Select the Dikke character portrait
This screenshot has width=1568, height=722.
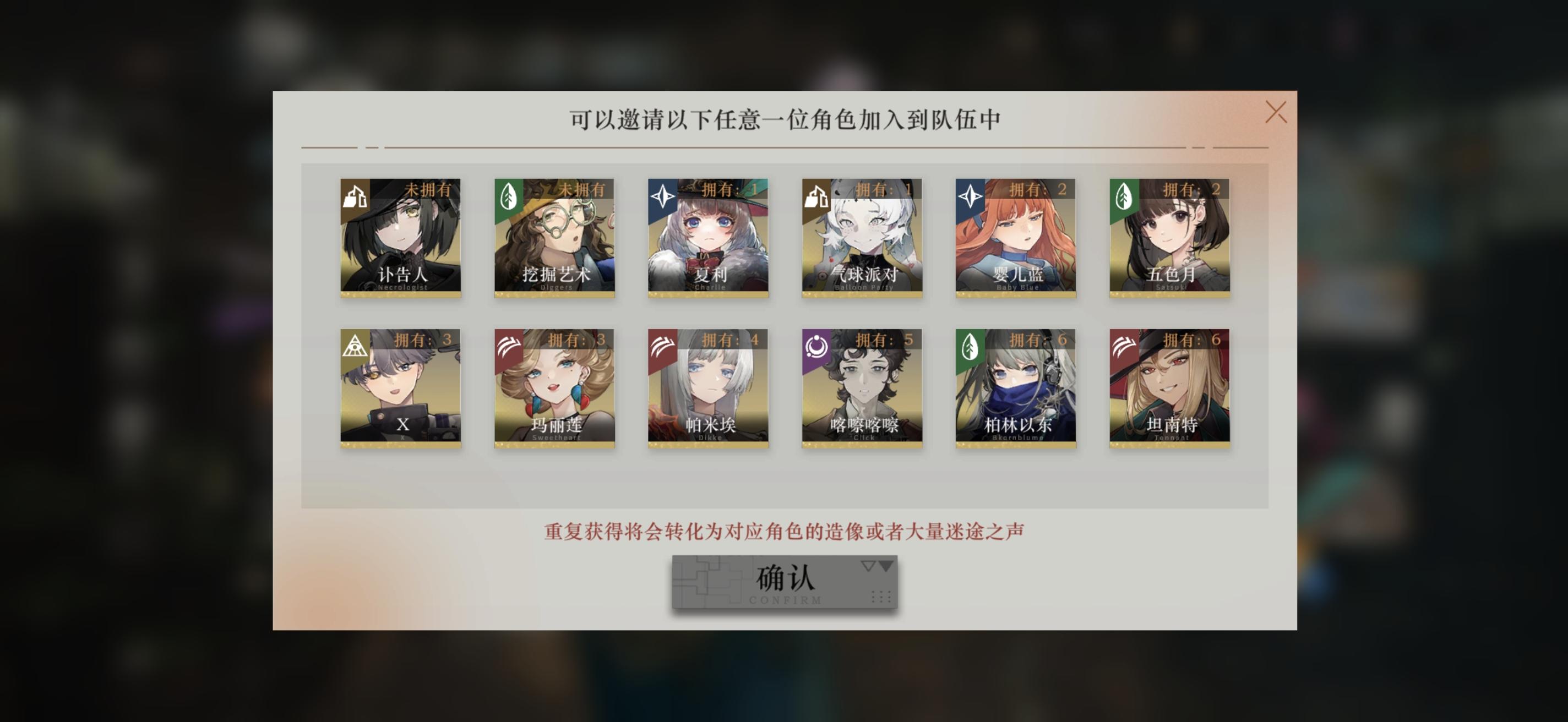pos(709,389)
